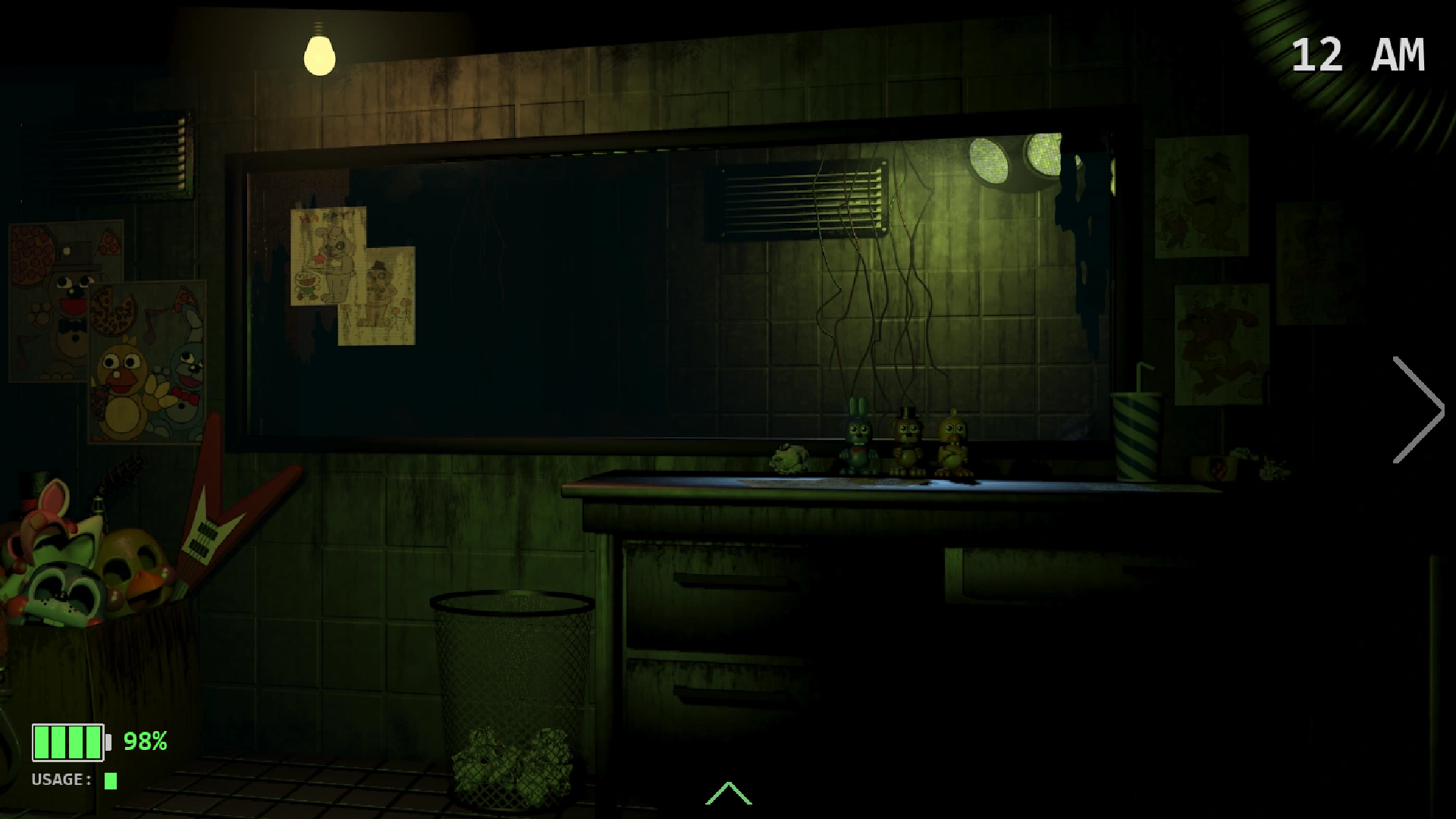Open the maintenance panel with the up chevron

pos(729,792)
